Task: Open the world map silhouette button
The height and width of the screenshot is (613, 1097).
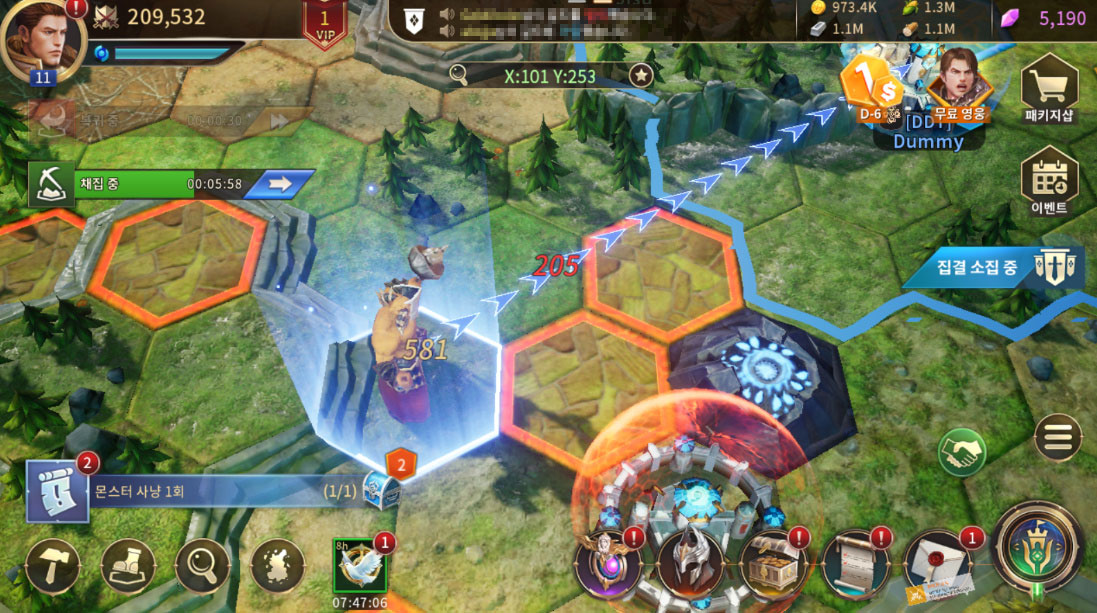Action: pos(277,567)
